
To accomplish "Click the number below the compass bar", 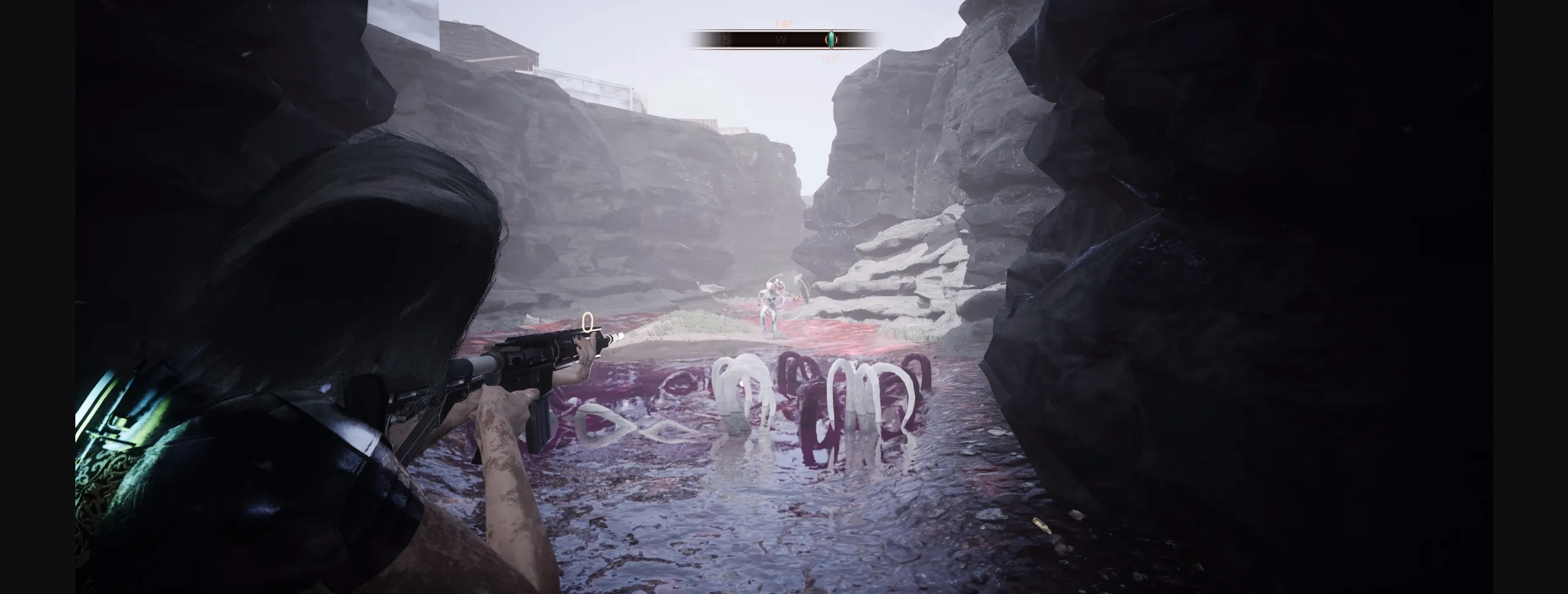I will tap(828, 58).
